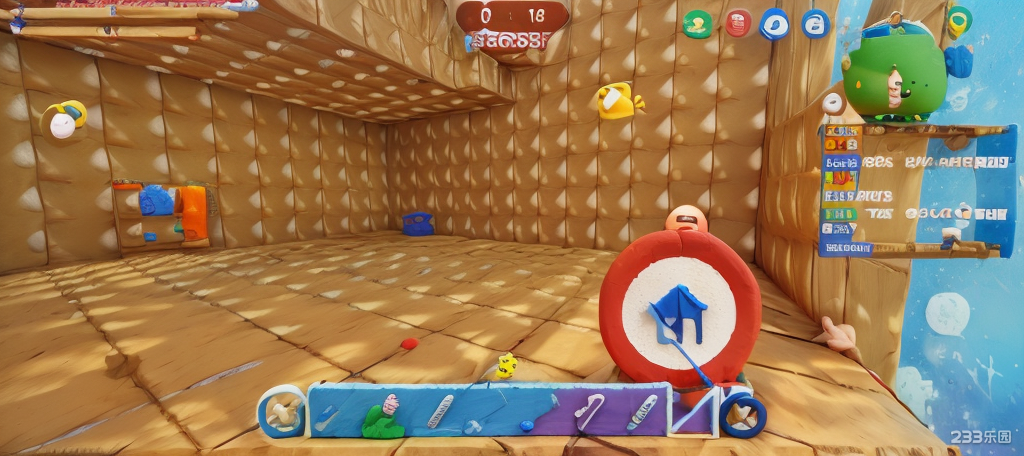Screen dimensions: 1024x456
Task: Click the blue ring button right of hotbar
Action: [743, 414]
